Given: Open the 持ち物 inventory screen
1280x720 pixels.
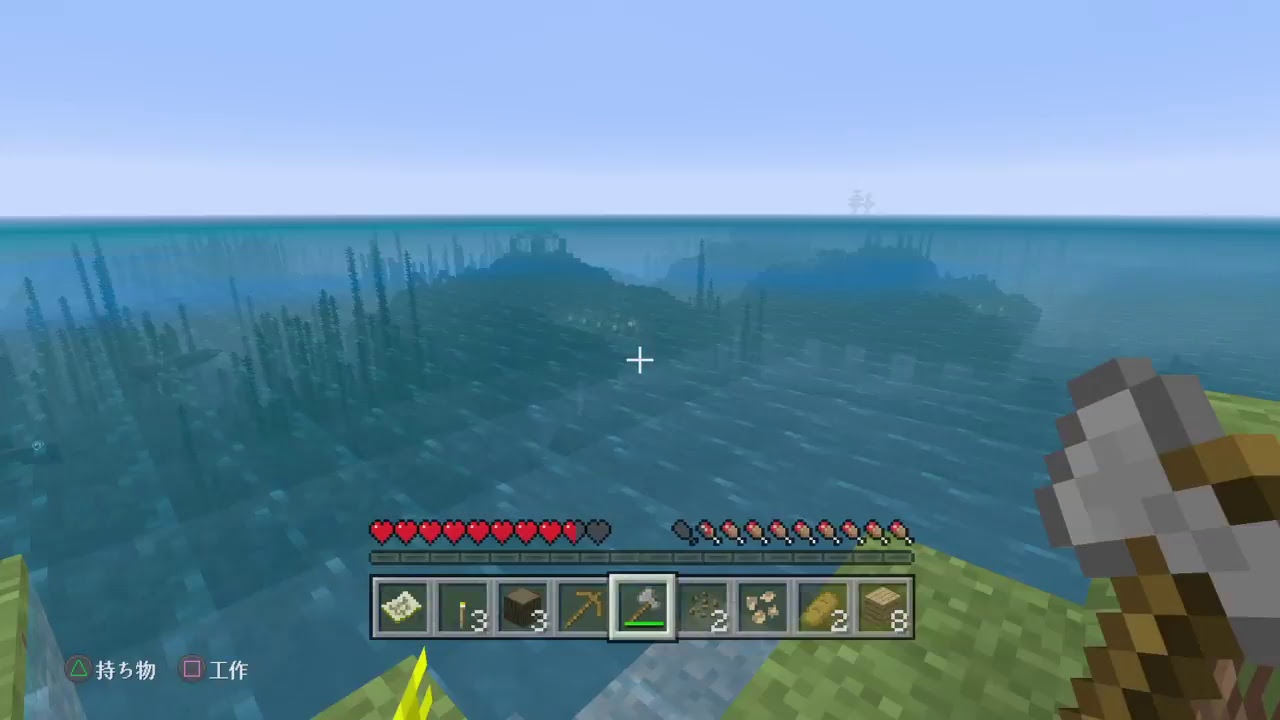Looking at the screenshot, I should (x=125, y=670).
